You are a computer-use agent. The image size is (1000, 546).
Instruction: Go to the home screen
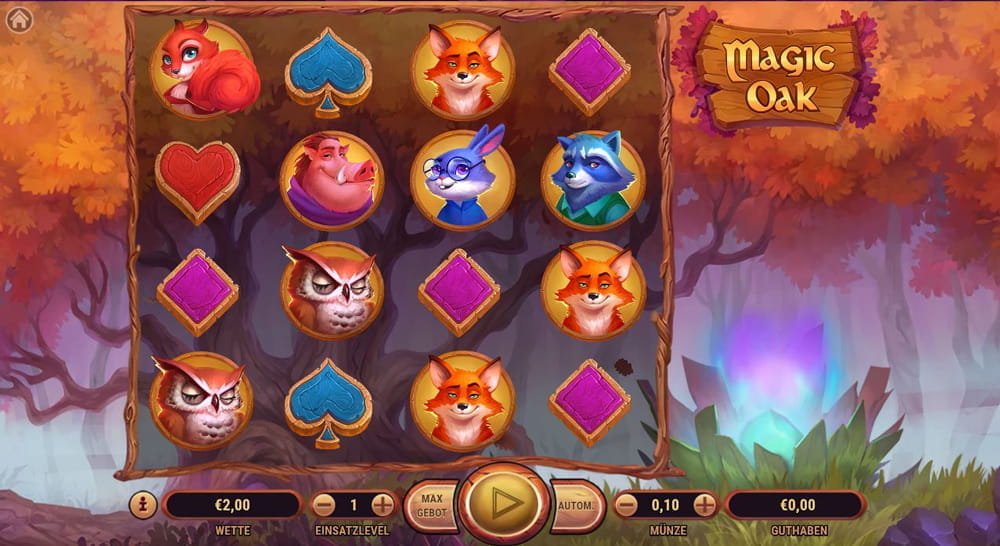click(x=19, y=20)
